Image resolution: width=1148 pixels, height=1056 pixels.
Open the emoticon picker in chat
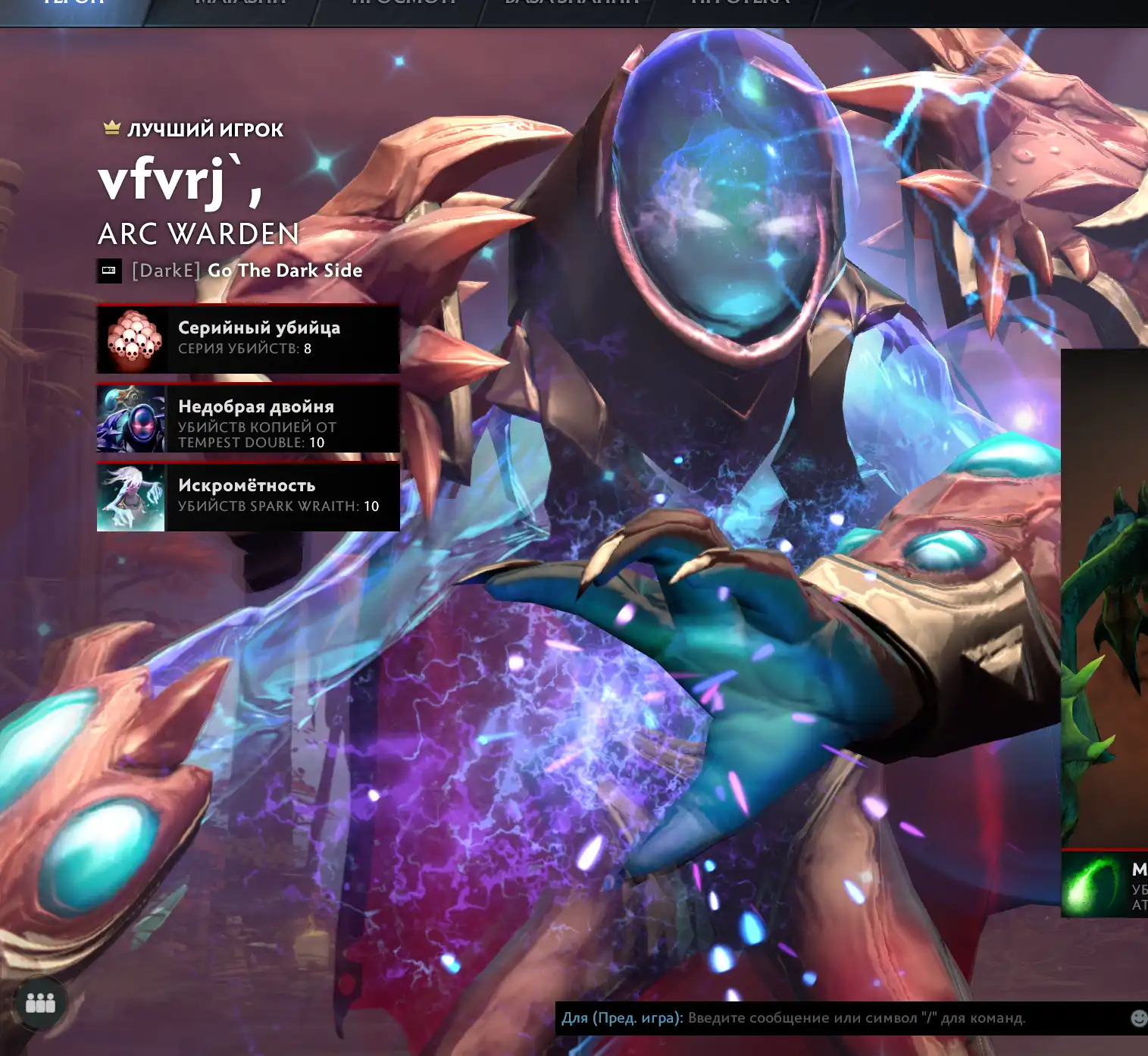(x=1138, y=1018)
